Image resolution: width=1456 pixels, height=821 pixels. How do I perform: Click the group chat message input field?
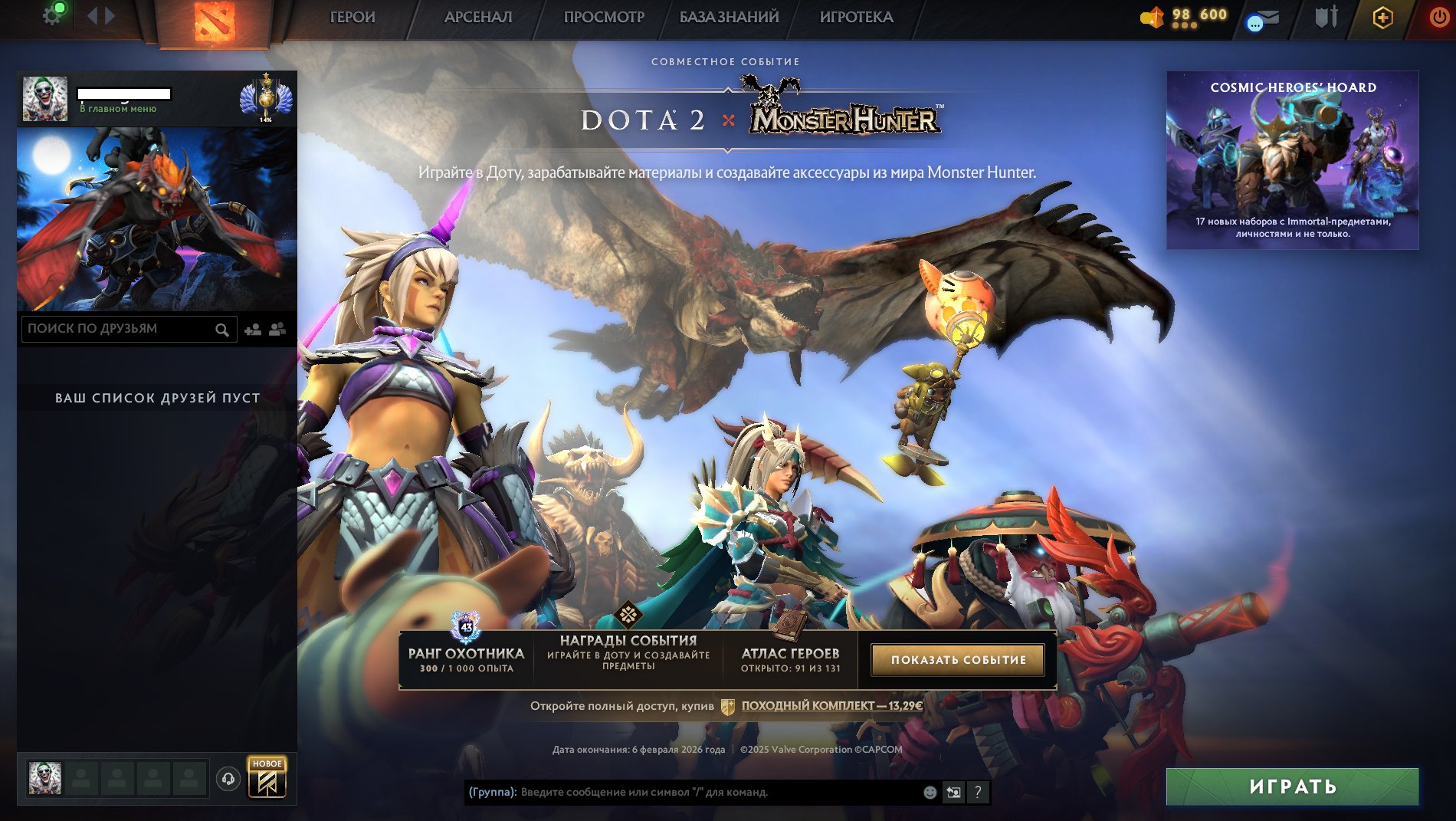pyautogui.click(x=690, y=793)
